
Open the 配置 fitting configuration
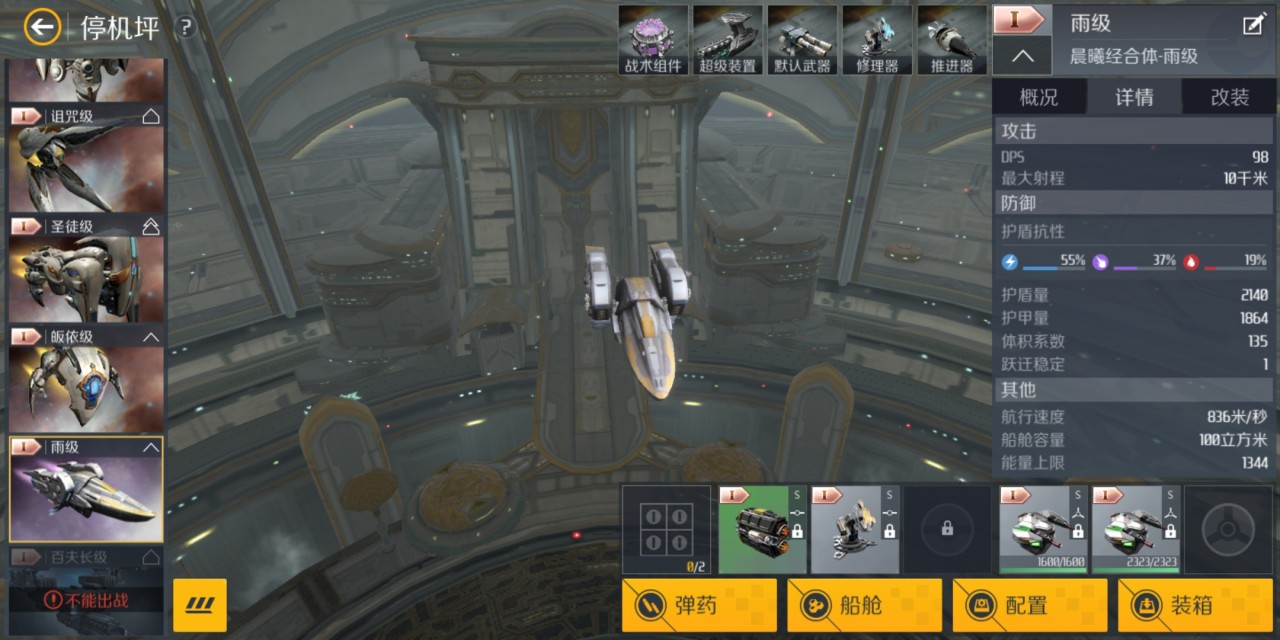pyautogui.click(x=1028, y=605)
